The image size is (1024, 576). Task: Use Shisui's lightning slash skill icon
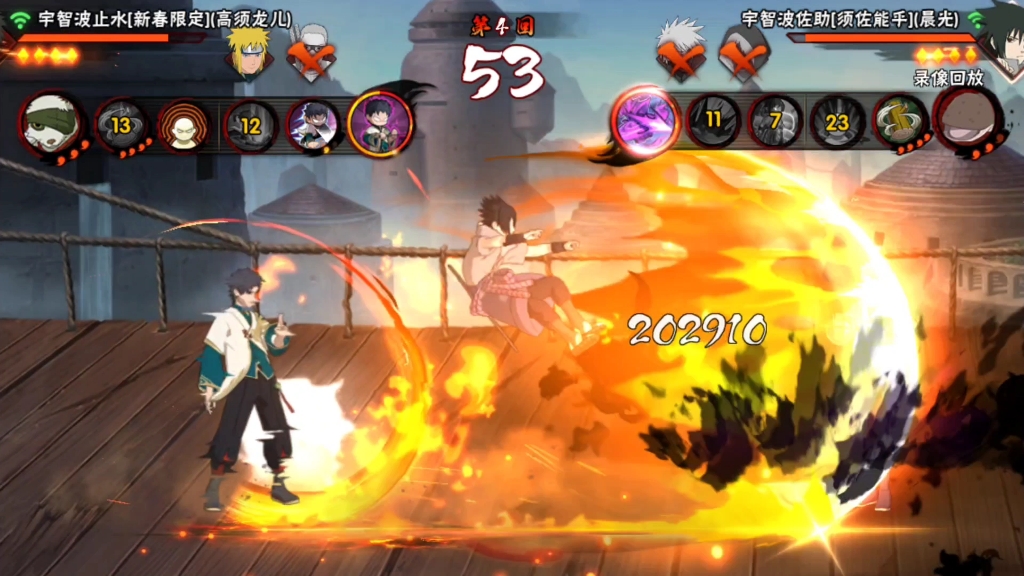[313, 125]
